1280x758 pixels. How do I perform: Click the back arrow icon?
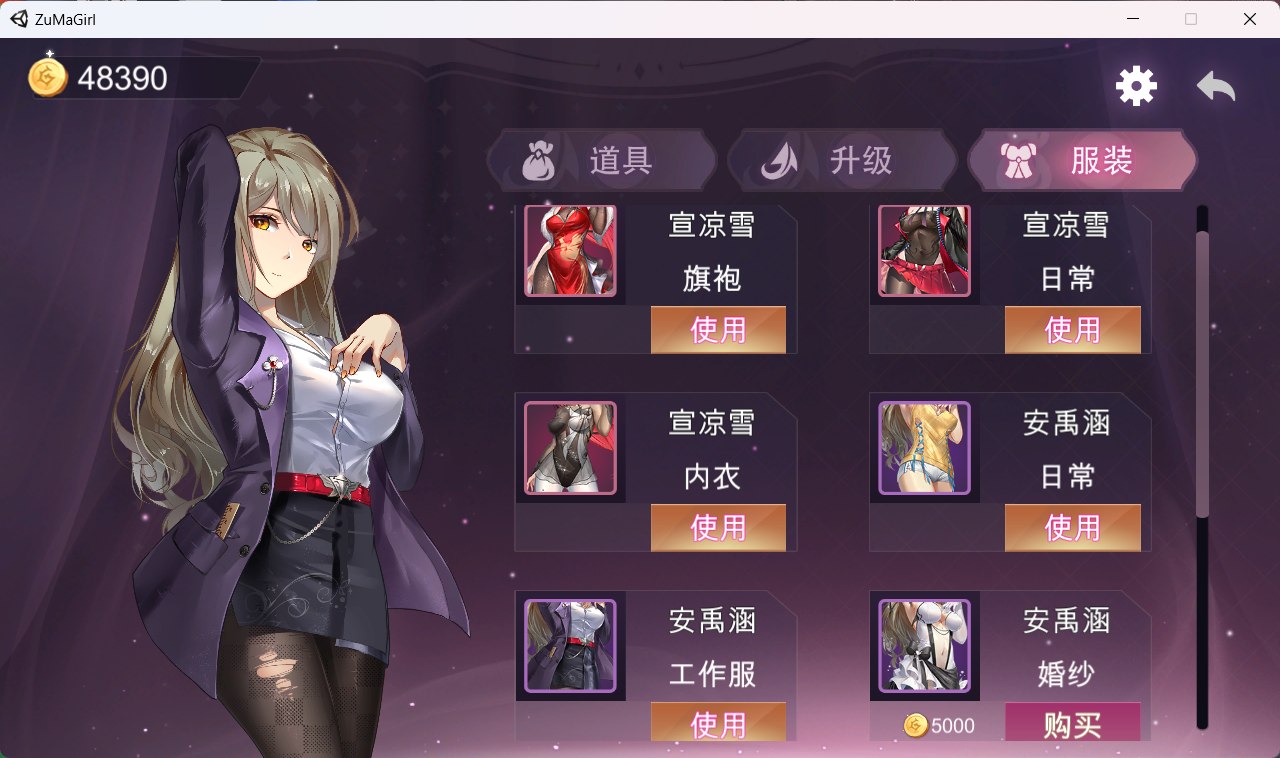(x=1216, y=88)
